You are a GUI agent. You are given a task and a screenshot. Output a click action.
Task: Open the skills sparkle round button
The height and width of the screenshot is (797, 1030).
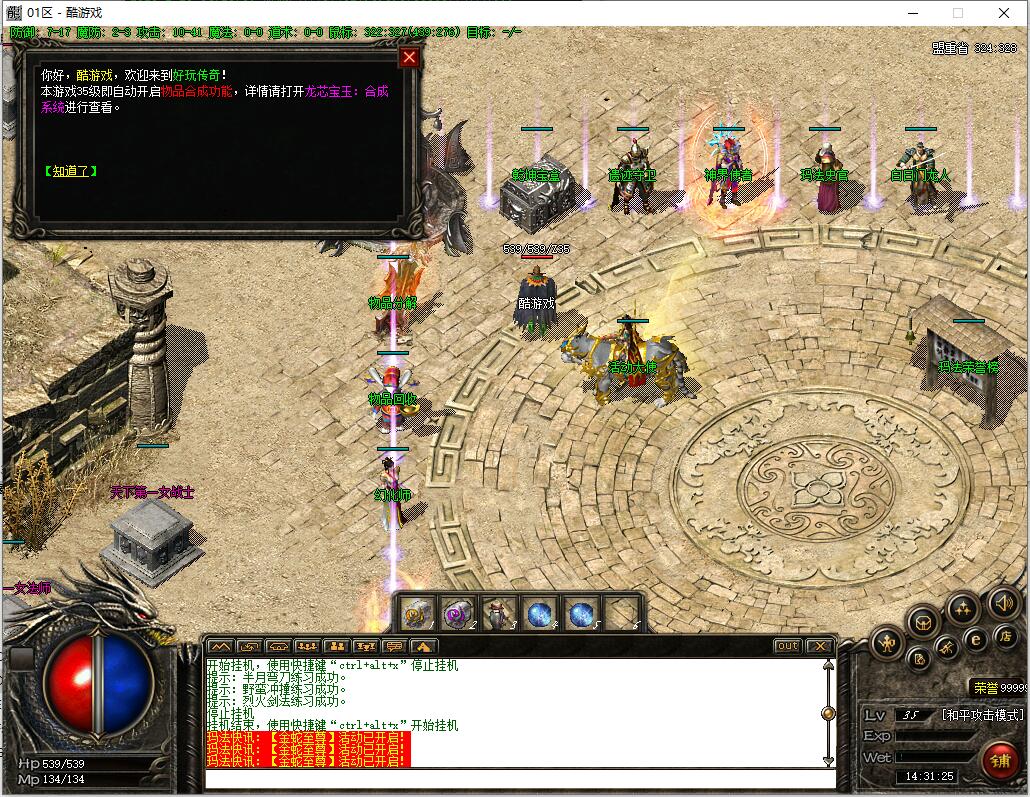click(x=963, y=608)
